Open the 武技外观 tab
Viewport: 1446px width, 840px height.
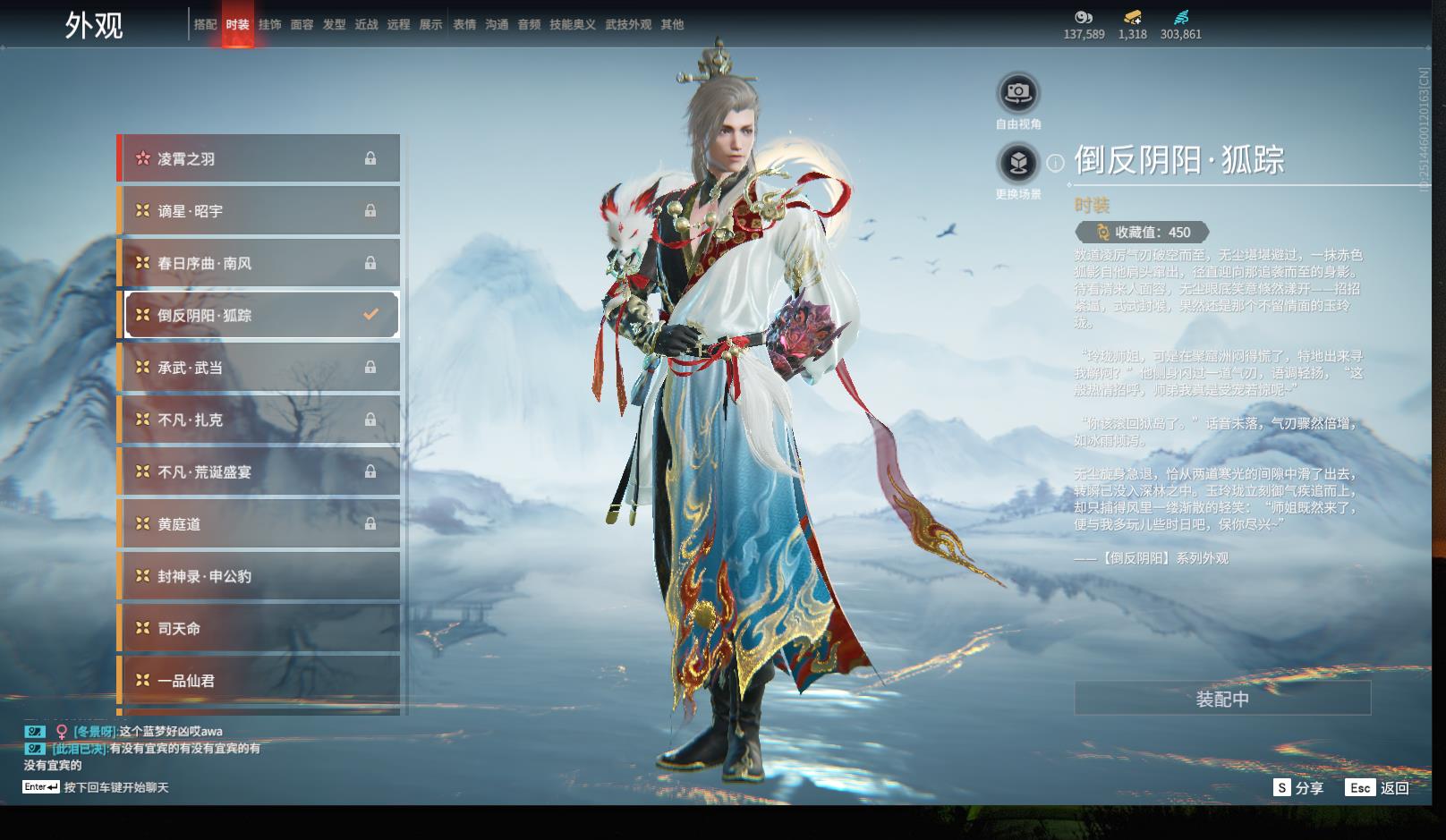[628, 25]
